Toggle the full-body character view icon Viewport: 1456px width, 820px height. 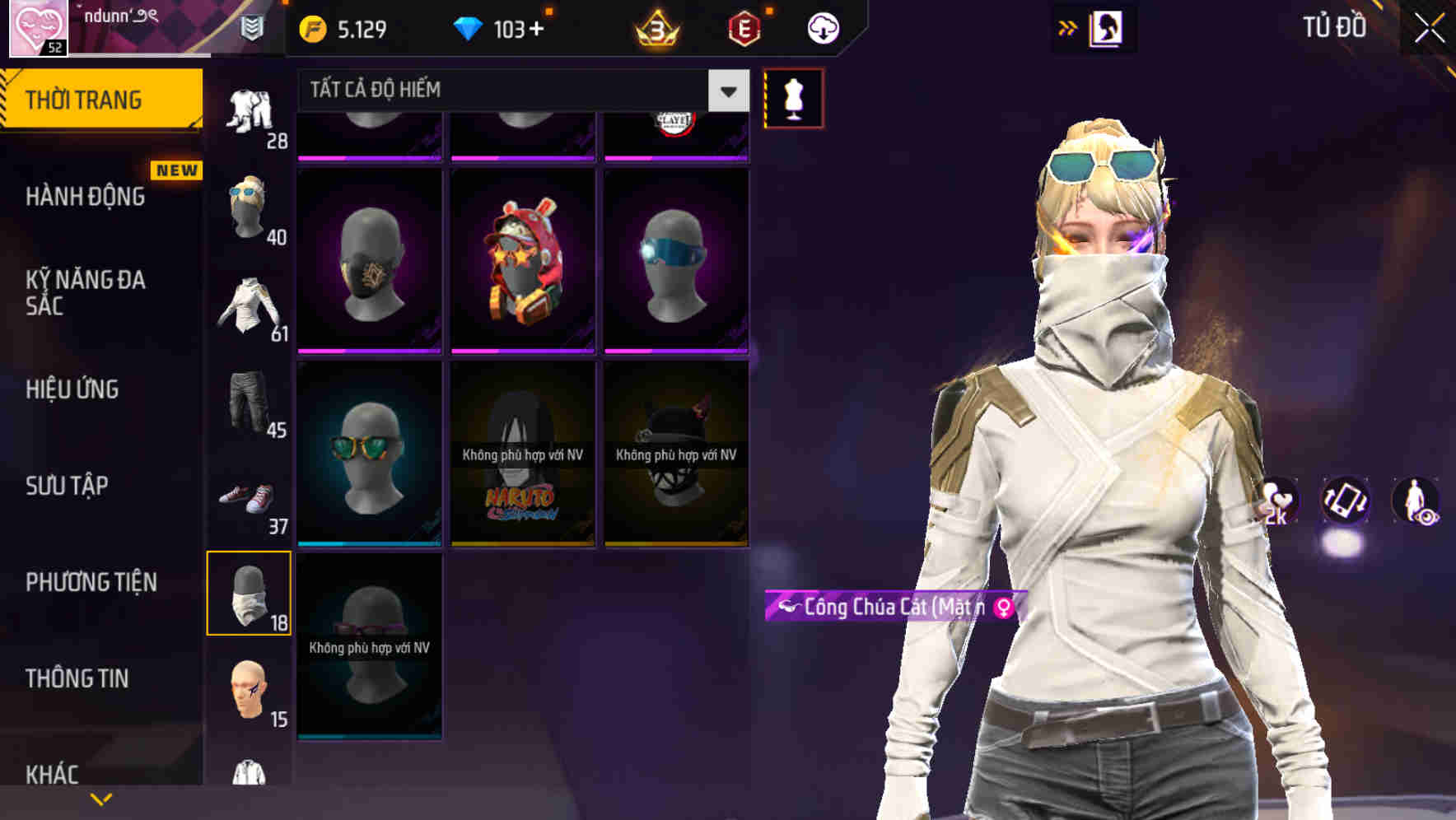[x=1415, y=502]
